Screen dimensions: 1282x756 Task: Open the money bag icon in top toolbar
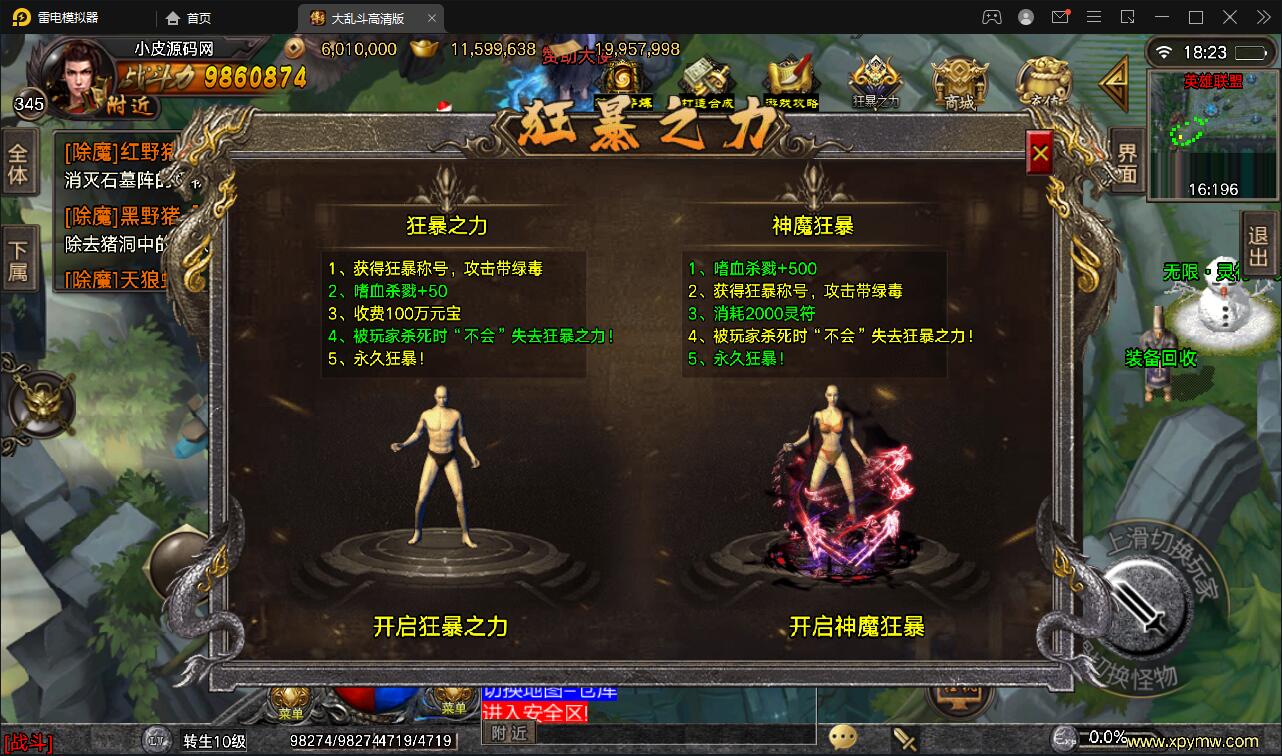pos(1045,82)
